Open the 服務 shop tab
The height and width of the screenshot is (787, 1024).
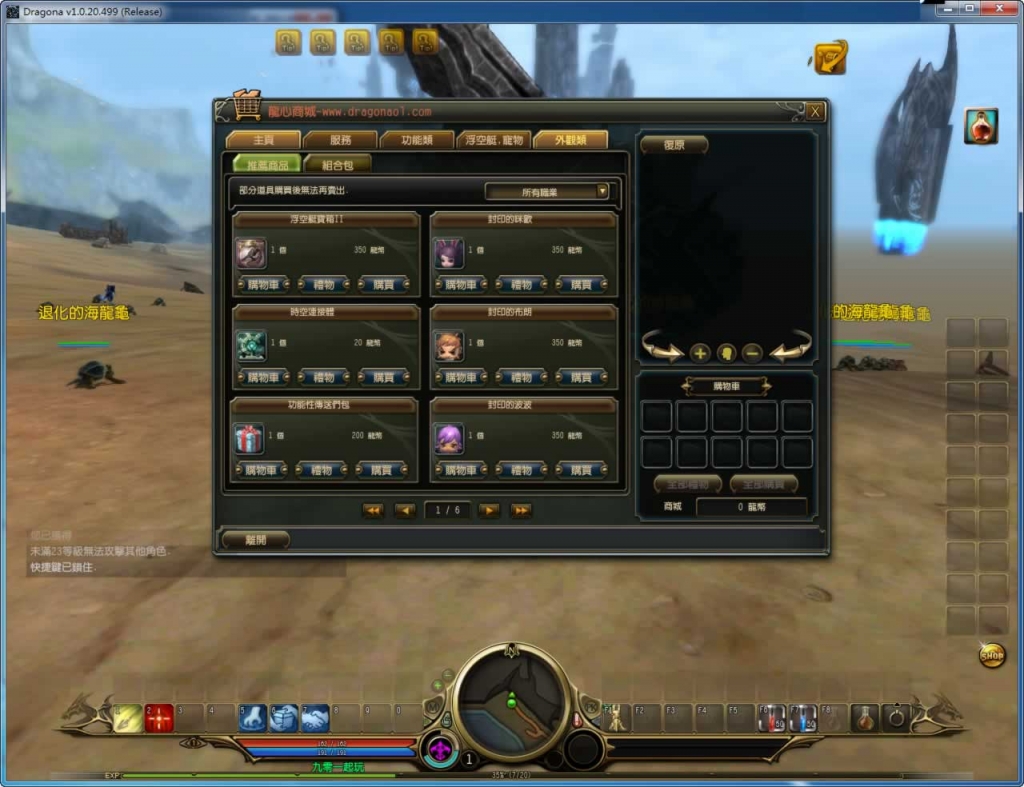340,140
